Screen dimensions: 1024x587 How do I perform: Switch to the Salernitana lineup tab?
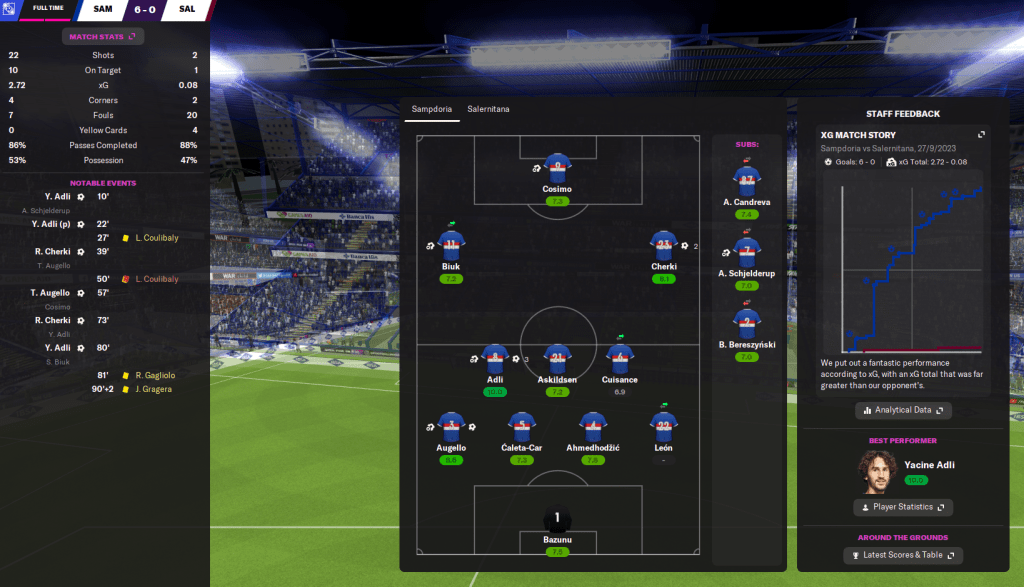tap(488, 108)
